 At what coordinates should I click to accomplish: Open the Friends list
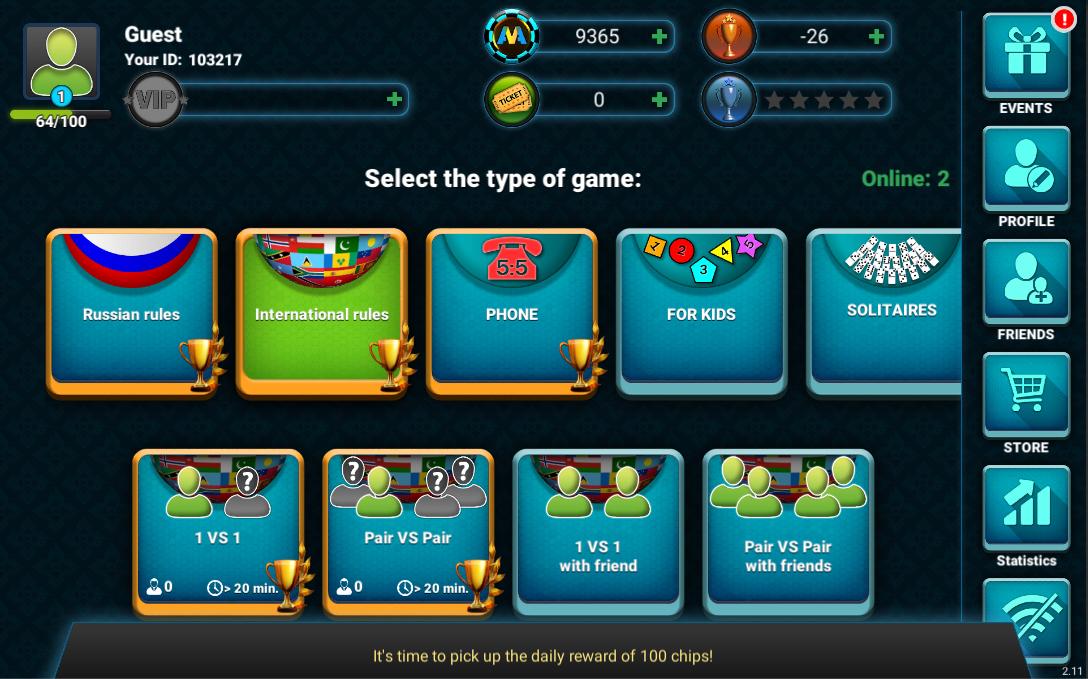pos(1025,282)
